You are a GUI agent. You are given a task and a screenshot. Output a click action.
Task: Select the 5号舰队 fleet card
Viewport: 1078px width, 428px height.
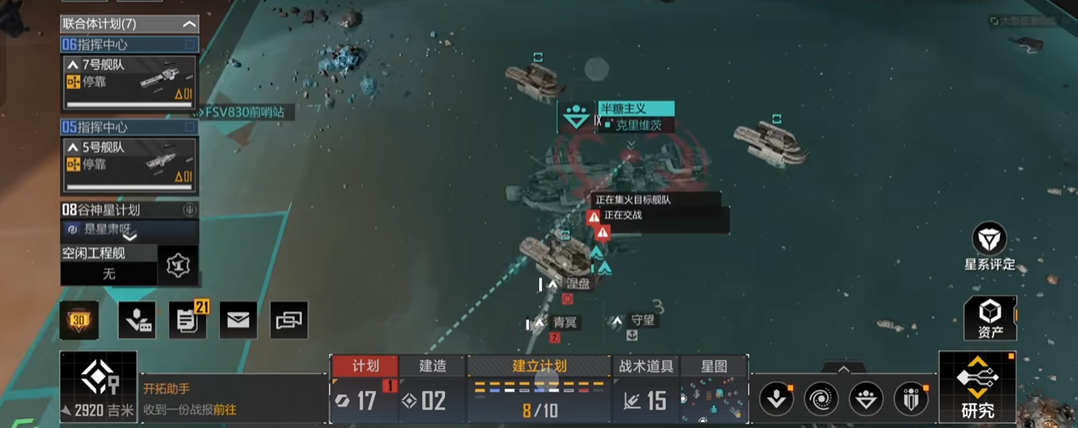point(129,165)
